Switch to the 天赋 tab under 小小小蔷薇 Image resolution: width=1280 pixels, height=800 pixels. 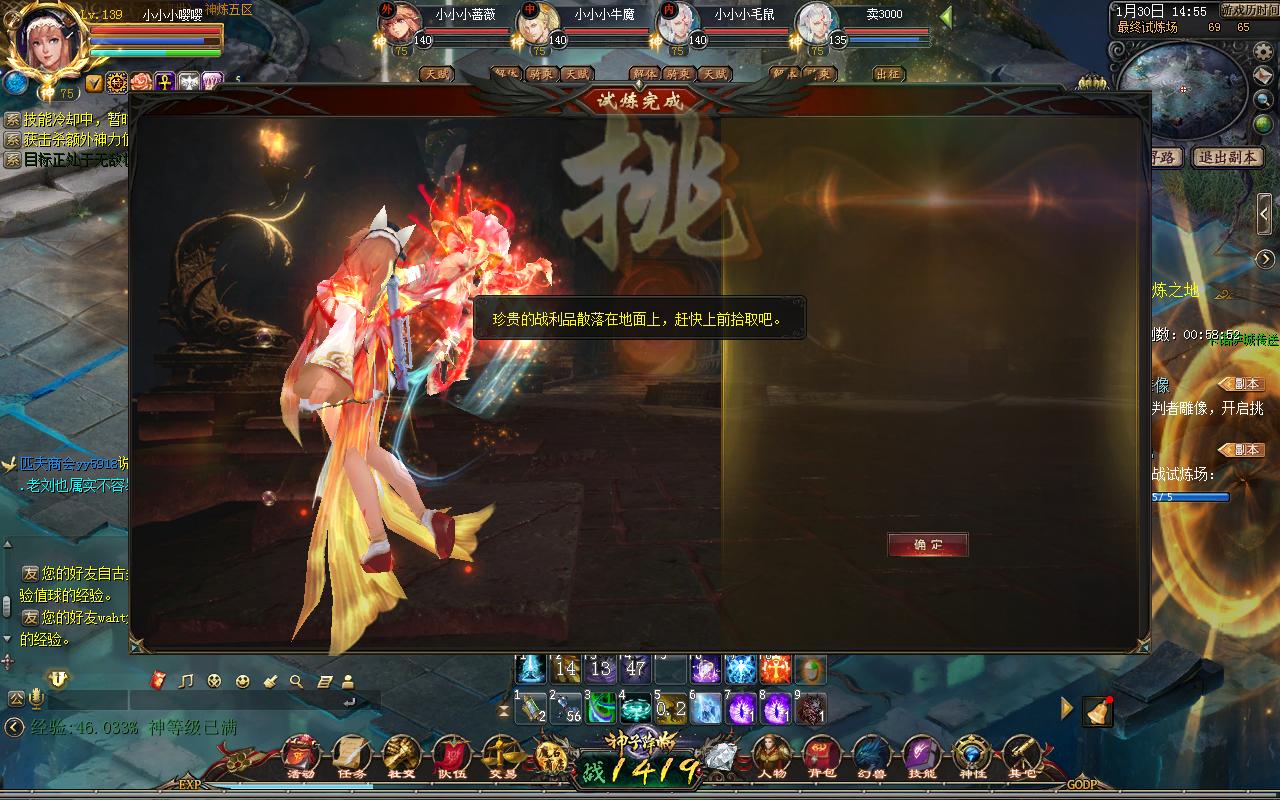click(x=438, y=73)
